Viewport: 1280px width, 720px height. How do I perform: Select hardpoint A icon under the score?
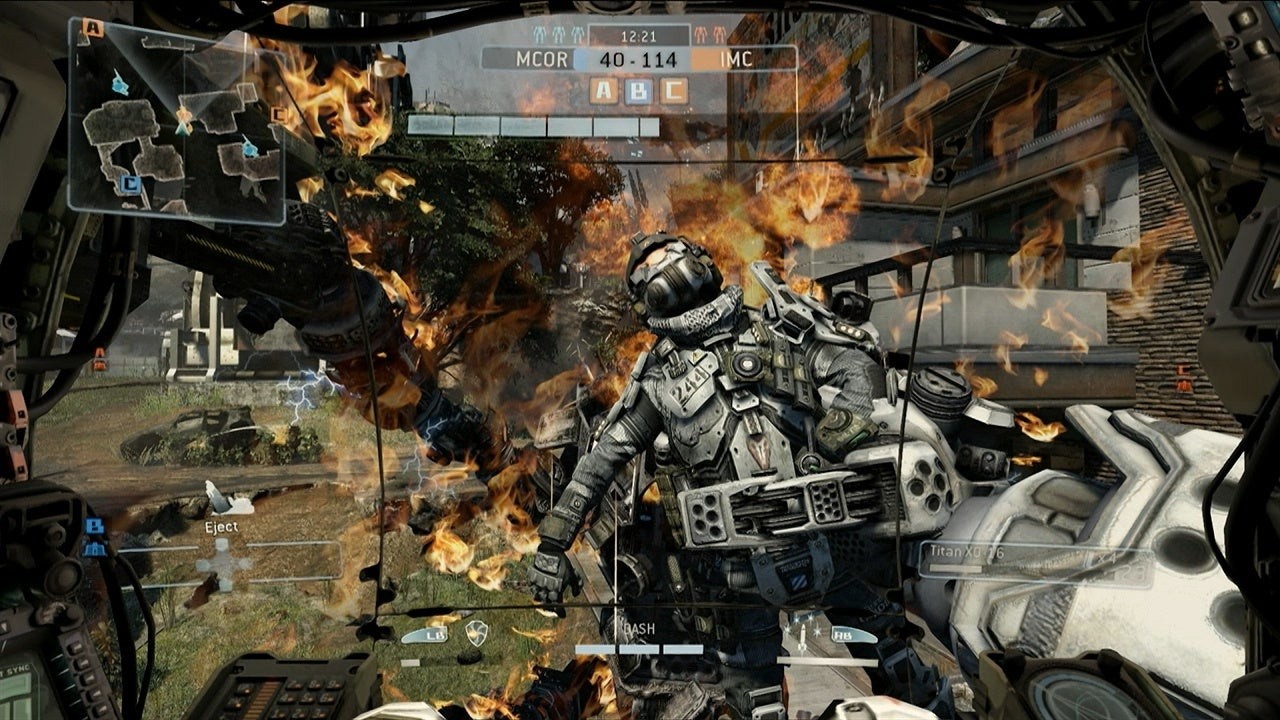(x=604, y=92)
